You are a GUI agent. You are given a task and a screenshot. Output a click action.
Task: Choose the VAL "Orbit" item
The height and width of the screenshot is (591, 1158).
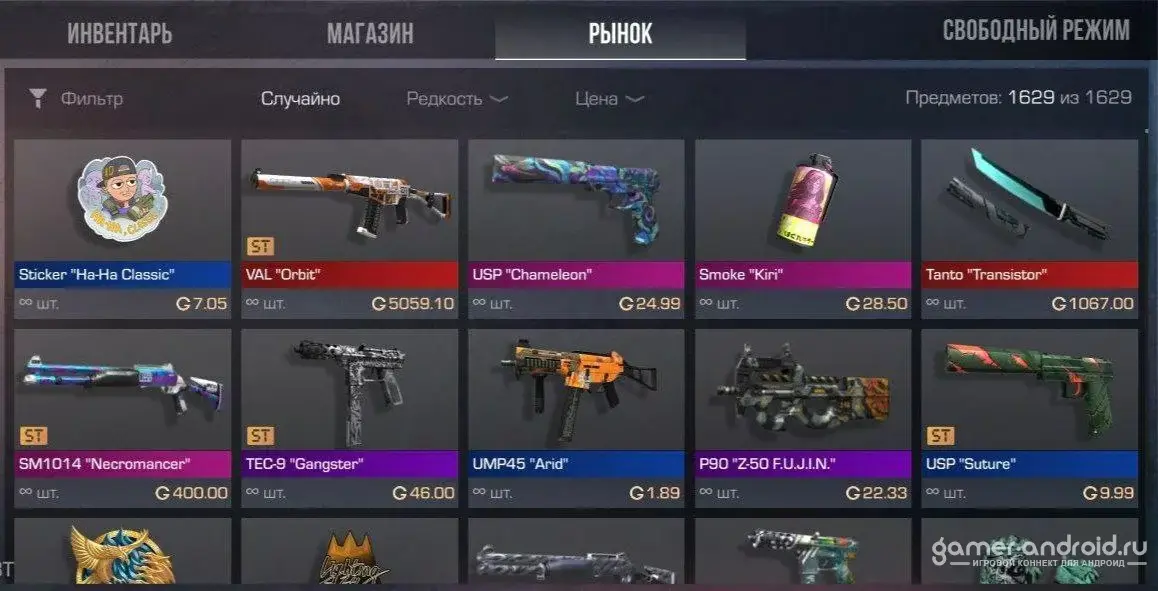pos(350,228)
